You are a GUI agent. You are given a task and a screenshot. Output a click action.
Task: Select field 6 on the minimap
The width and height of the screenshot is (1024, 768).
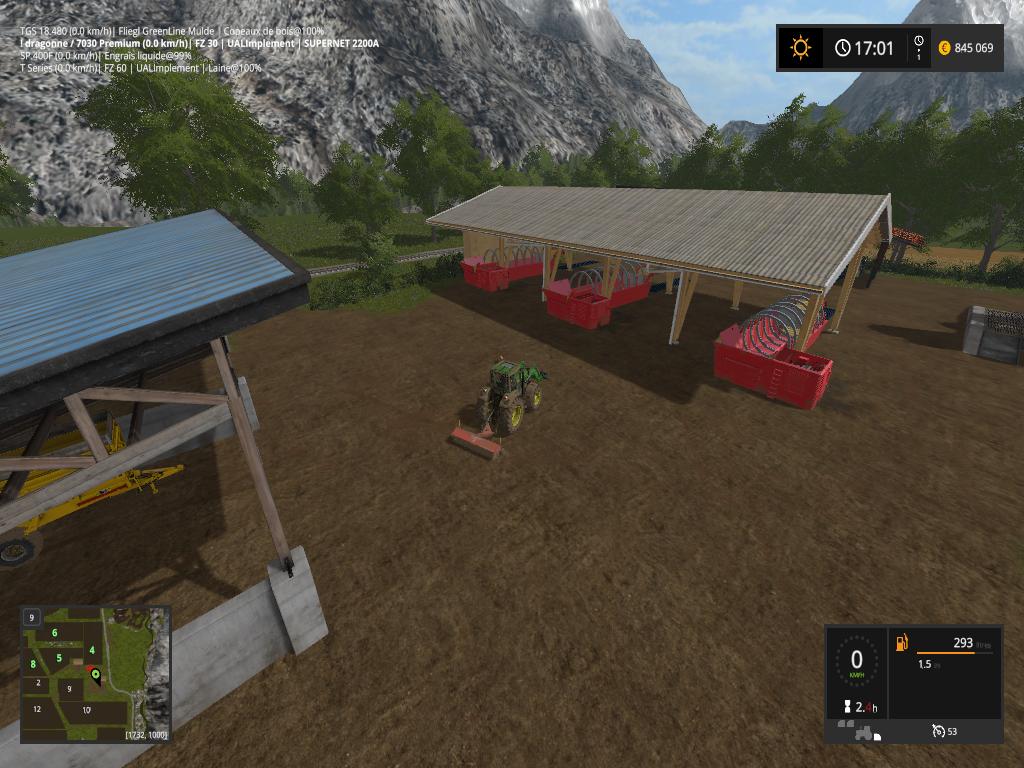point(54,632)
